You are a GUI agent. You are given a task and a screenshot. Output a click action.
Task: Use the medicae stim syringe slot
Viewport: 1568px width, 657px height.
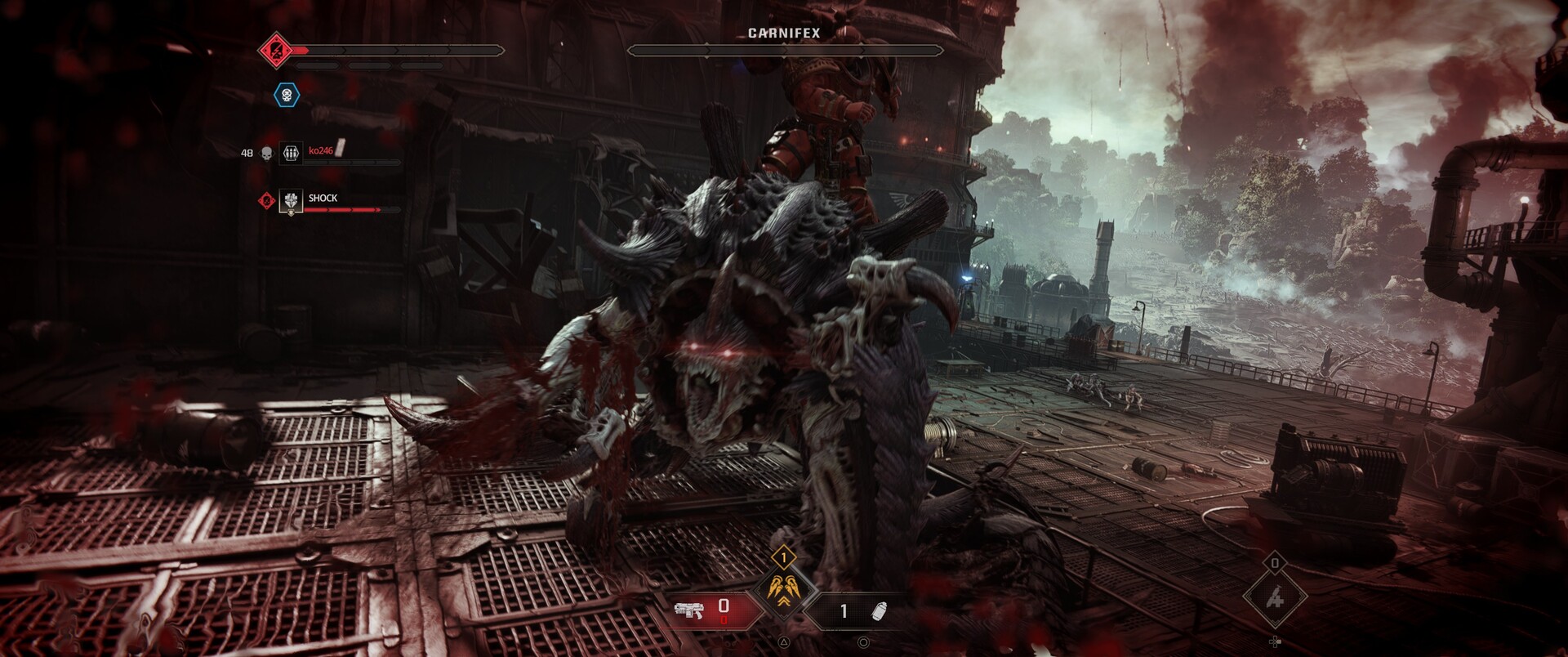tap(1275, 598)
